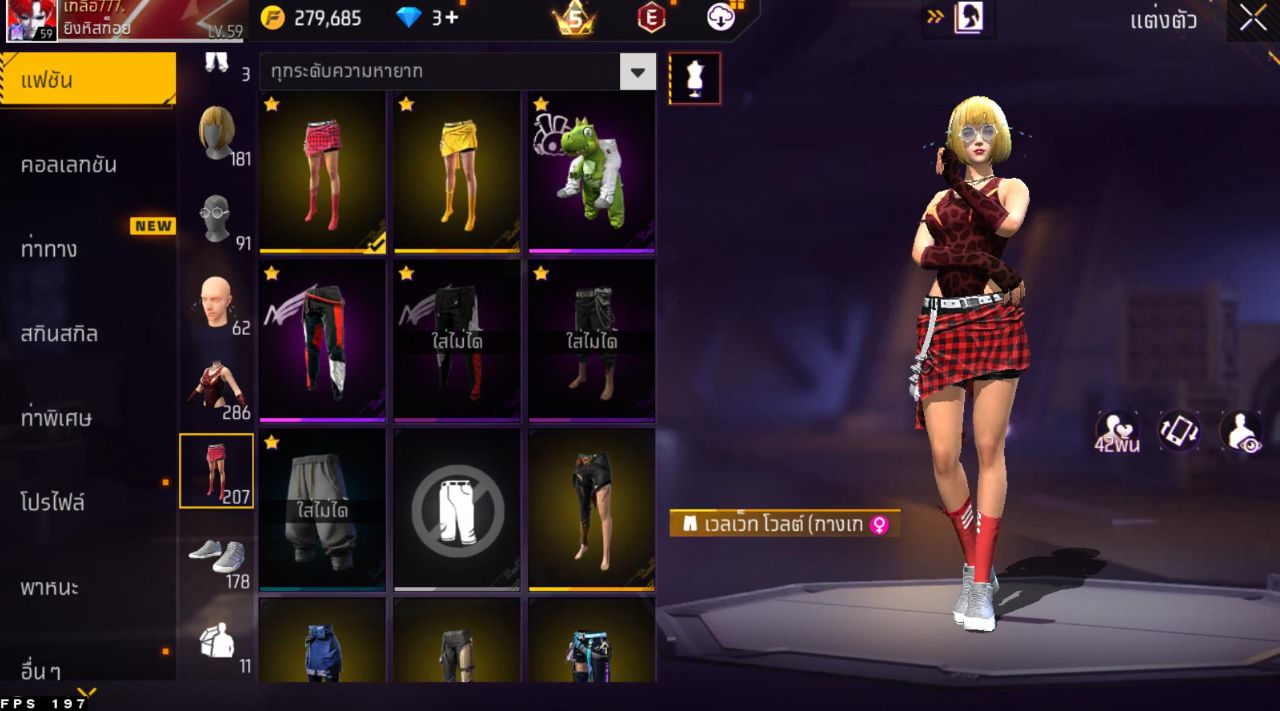Equip the red plaid skirt item
This screenshot has width=1280, height=711.
point(322,172)
